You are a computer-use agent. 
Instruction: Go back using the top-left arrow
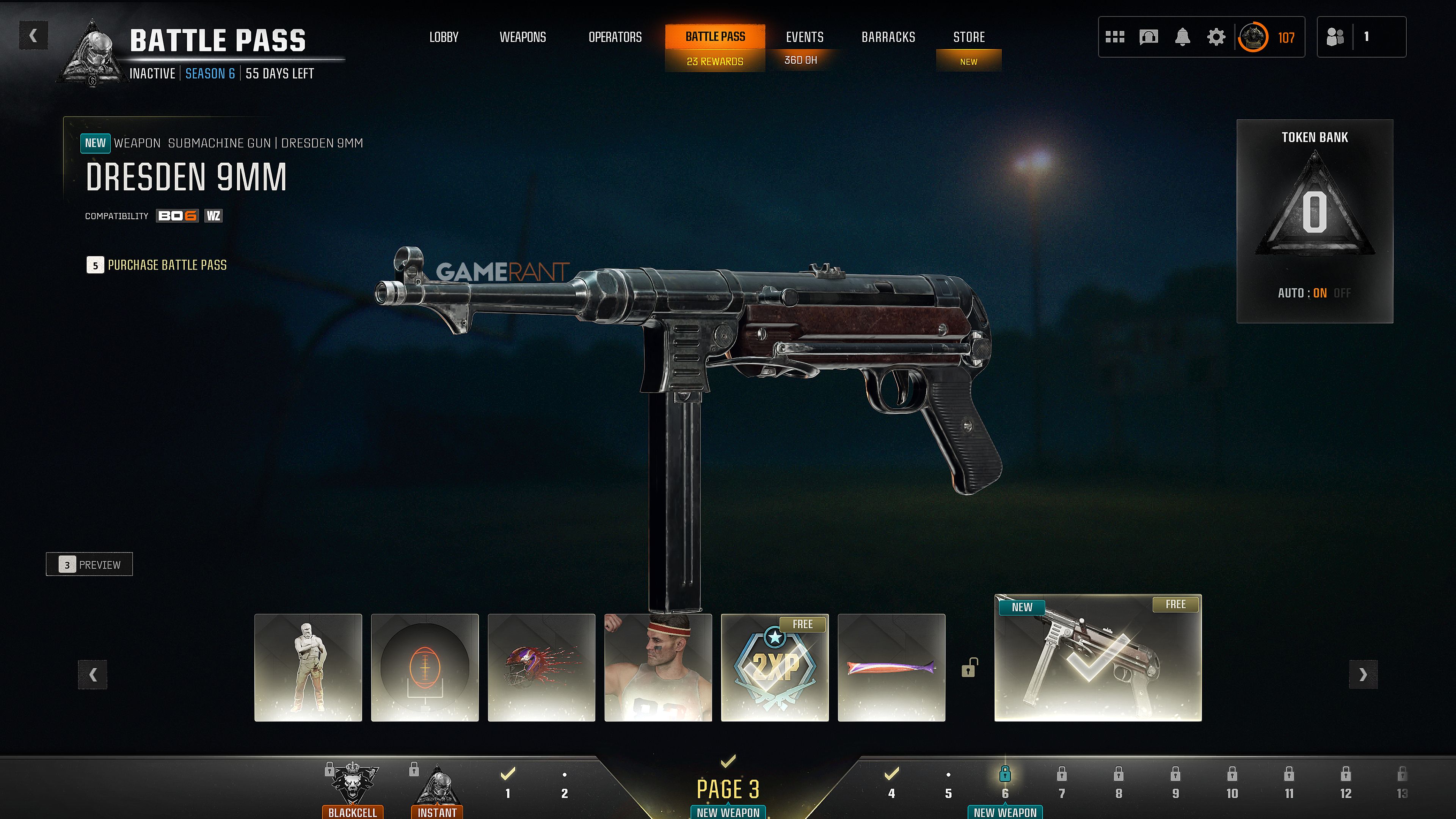point(33,36)
